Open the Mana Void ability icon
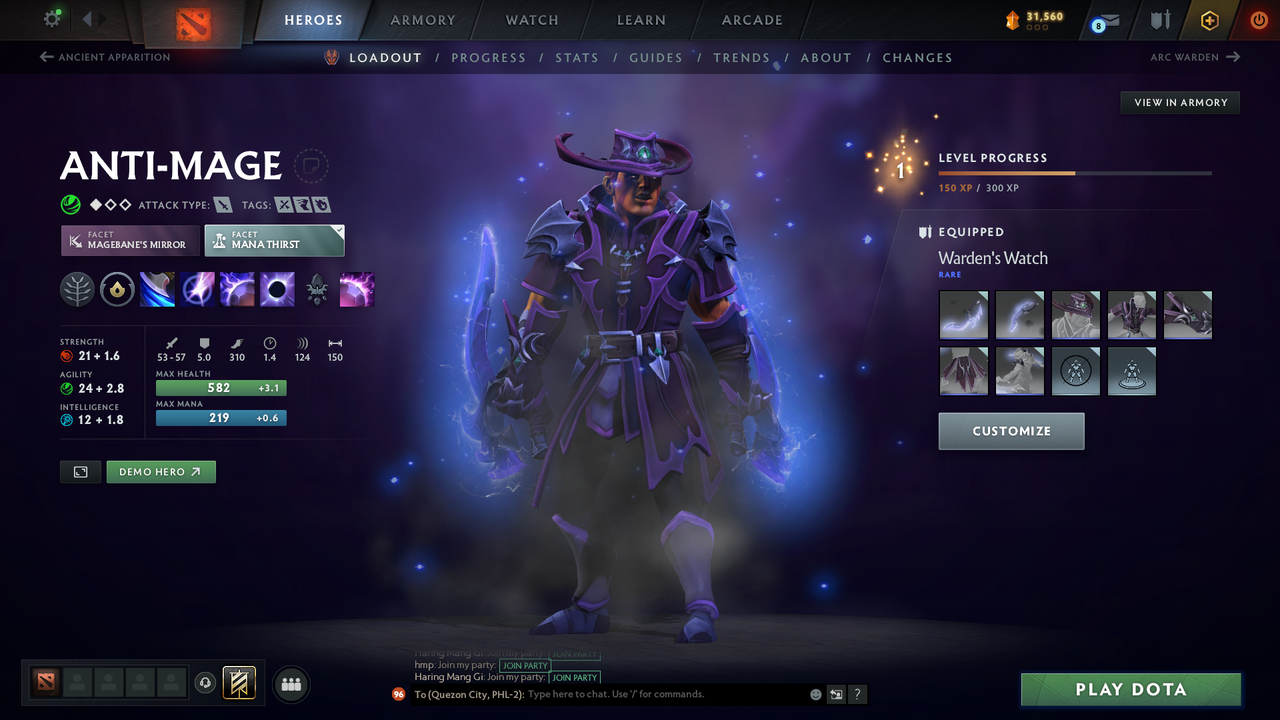This screenshot has height=720, width=1280. click(x=277, y=290)
